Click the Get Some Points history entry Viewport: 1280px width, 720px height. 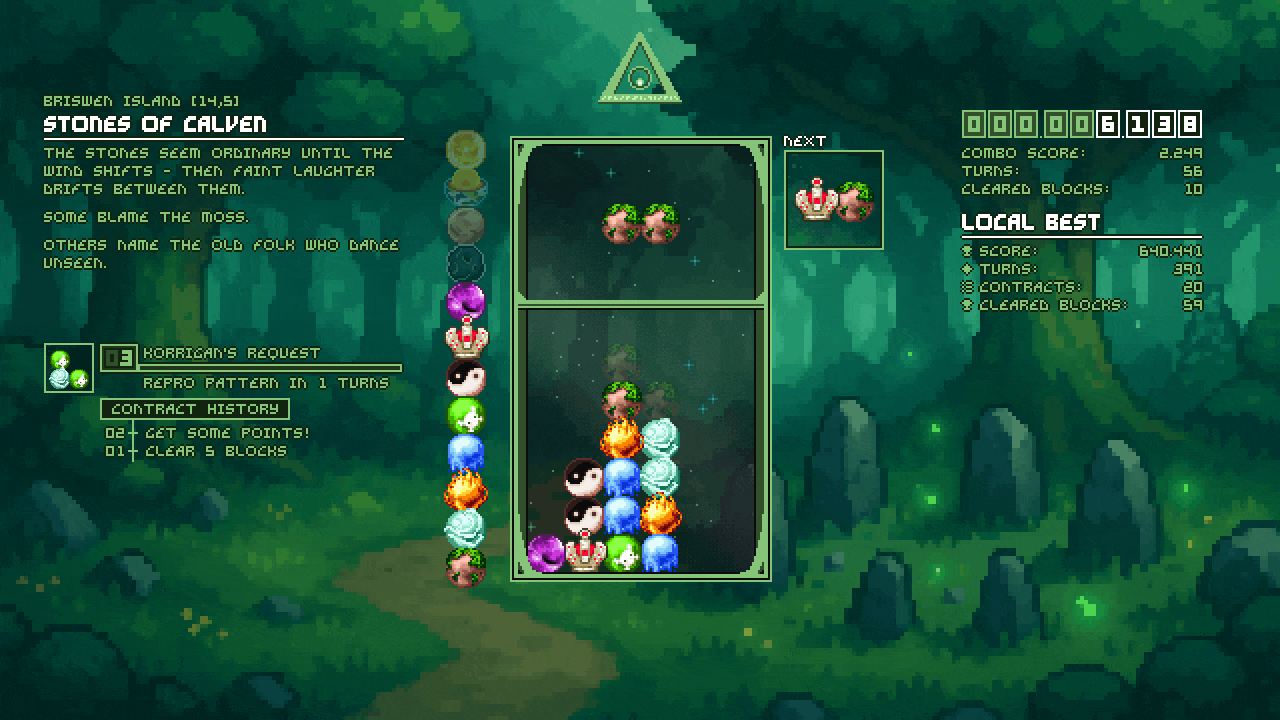[x=227, y=433]
